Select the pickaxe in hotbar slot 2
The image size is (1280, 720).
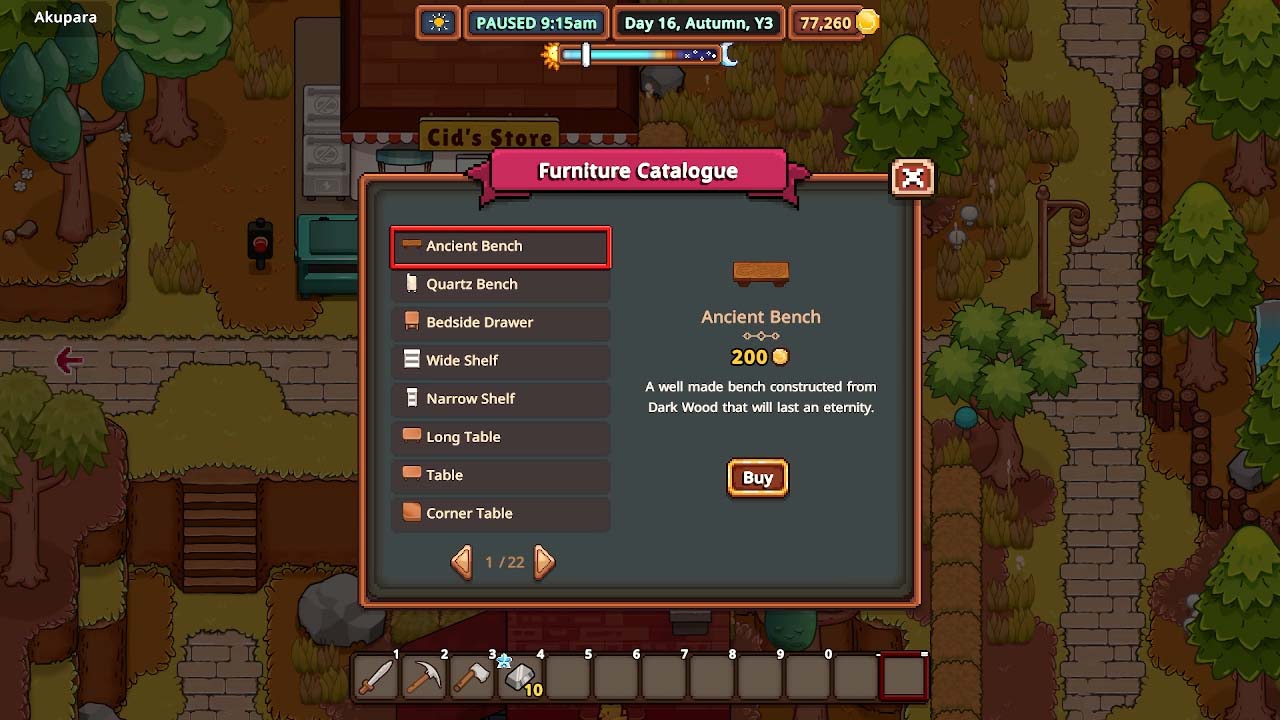[424, 678]
